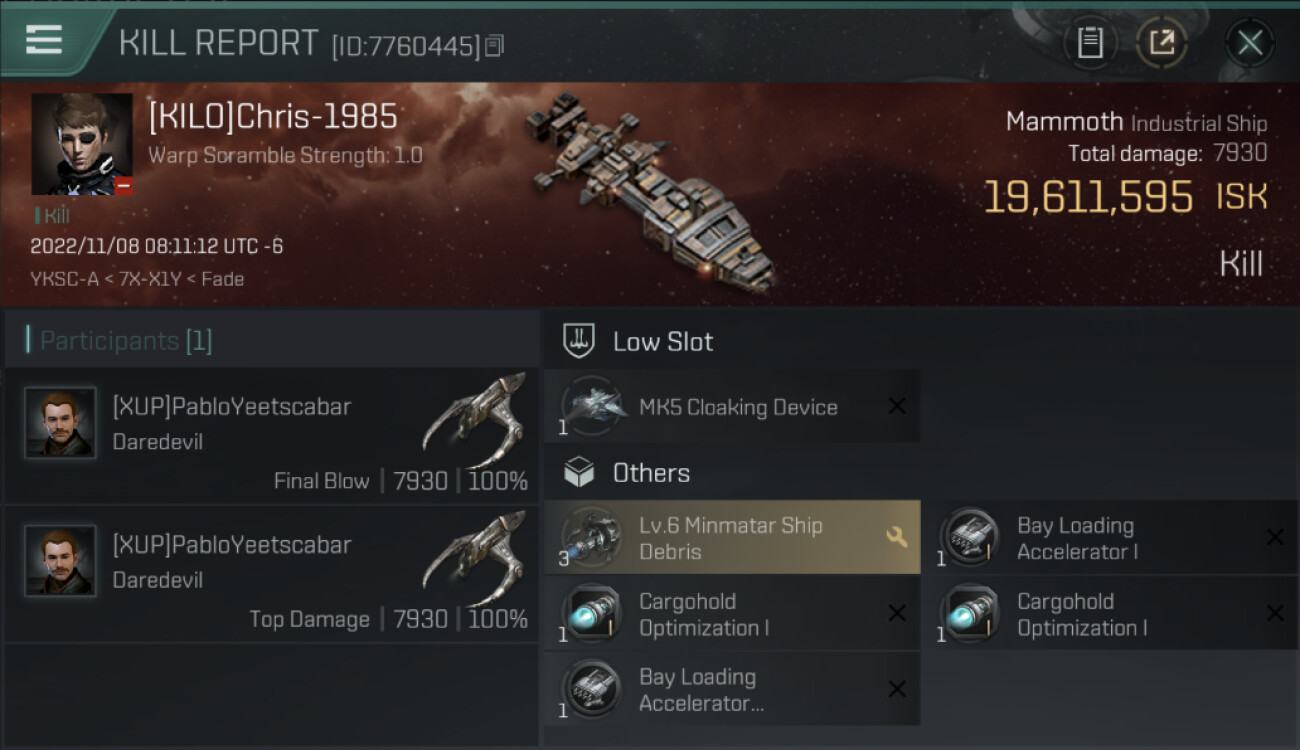Click the wrench icon on ship debris

(897, 538)
